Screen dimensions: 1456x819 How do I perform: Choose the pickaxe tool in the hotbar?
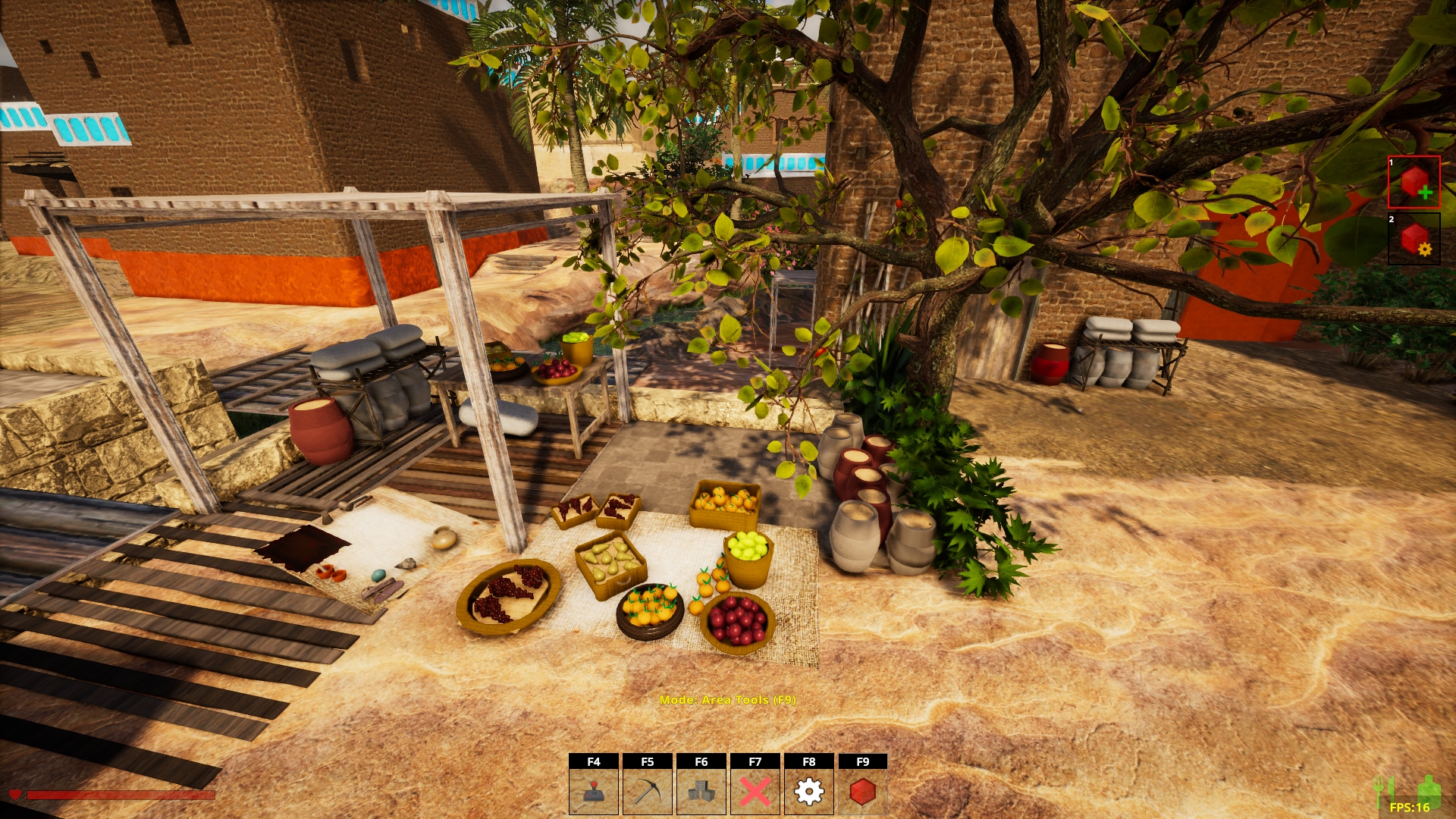pyautogui.click(x=648, y=791)
